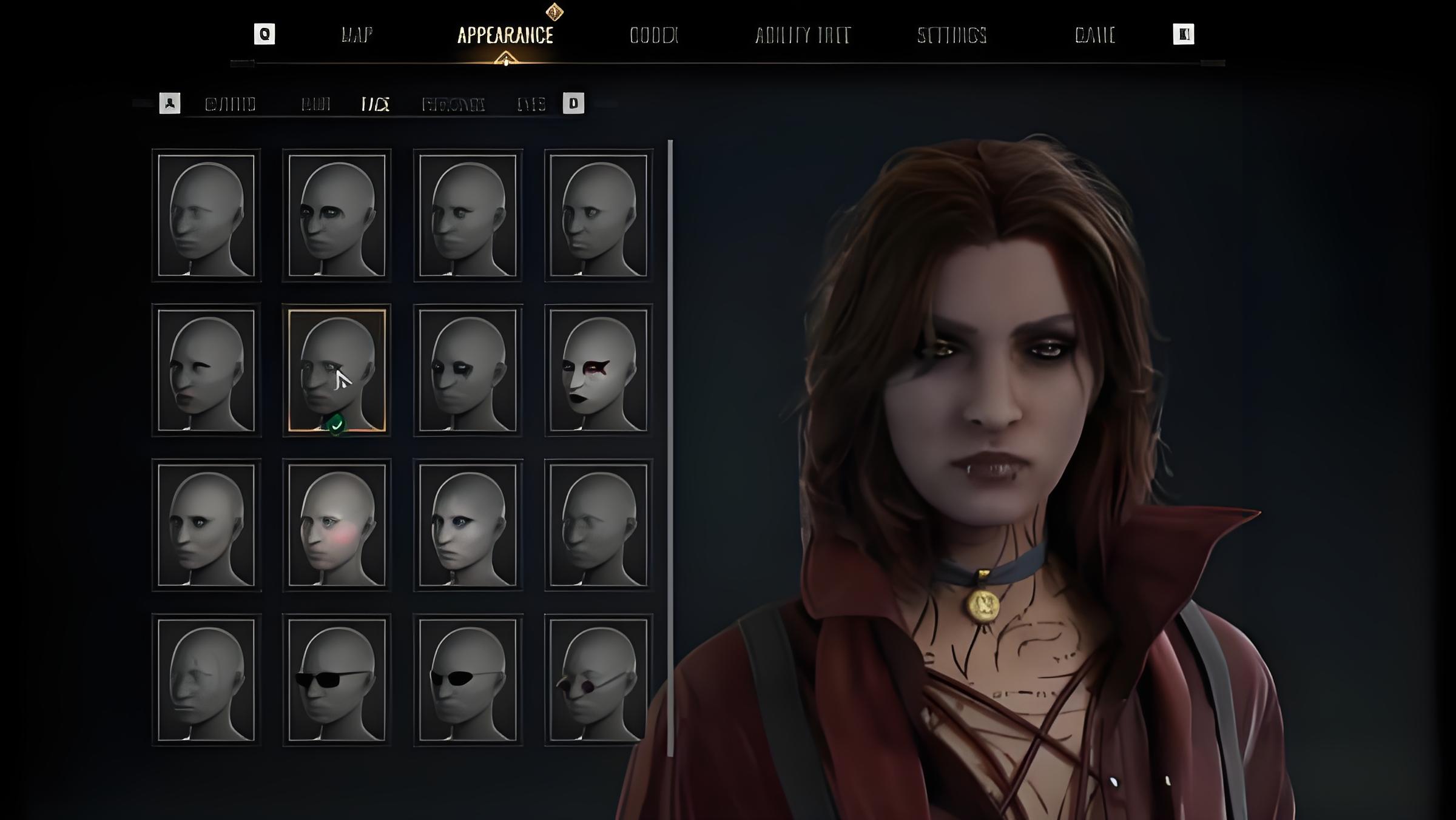1456x820 pixels.
Task: Pick the round tinted spectacles face option
Action: click(598, 680)
